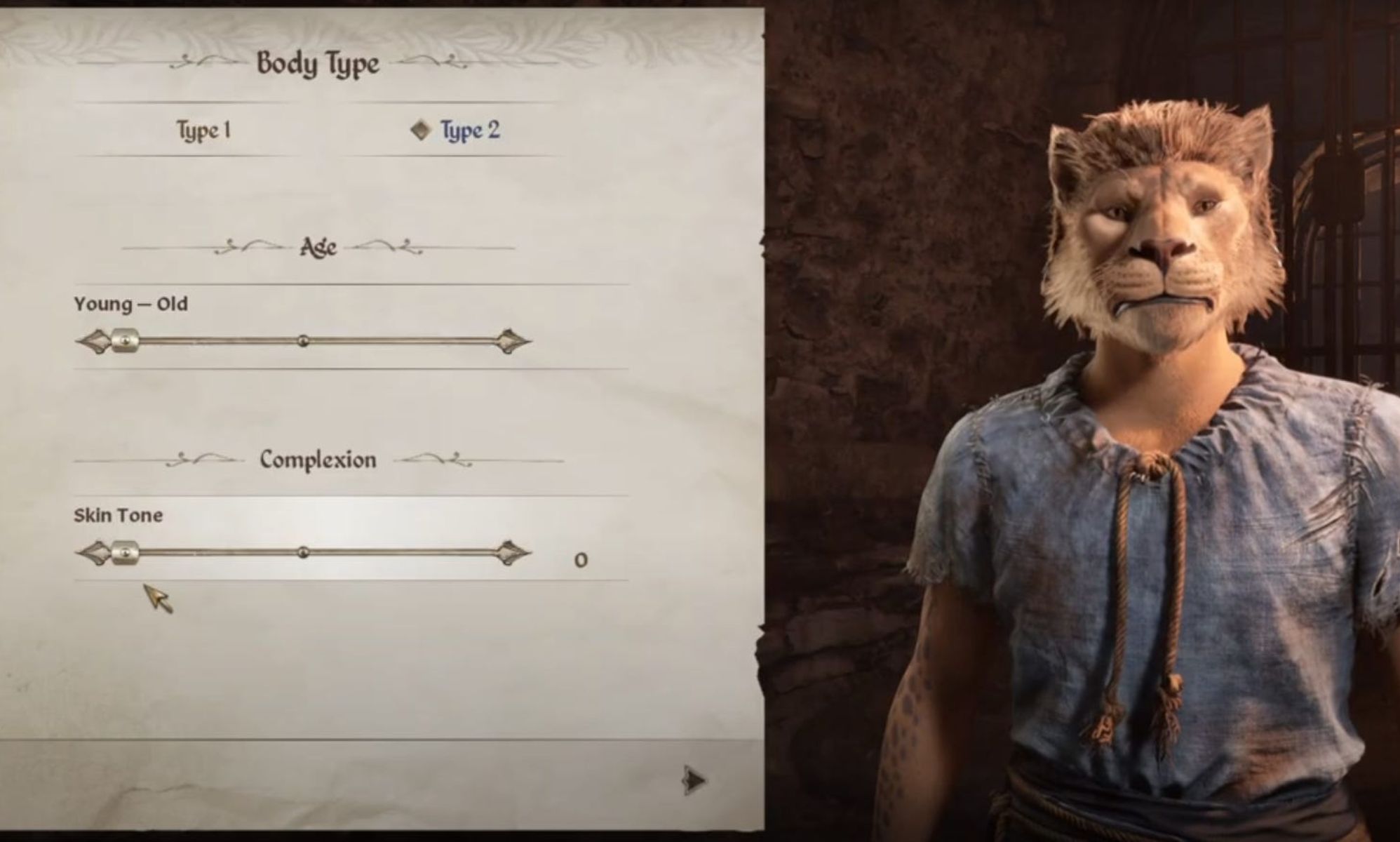Image resolution: width=1400 pixels, height=842 pixels.
Task: Click the Complexion section heading
Action: [319, 459]
